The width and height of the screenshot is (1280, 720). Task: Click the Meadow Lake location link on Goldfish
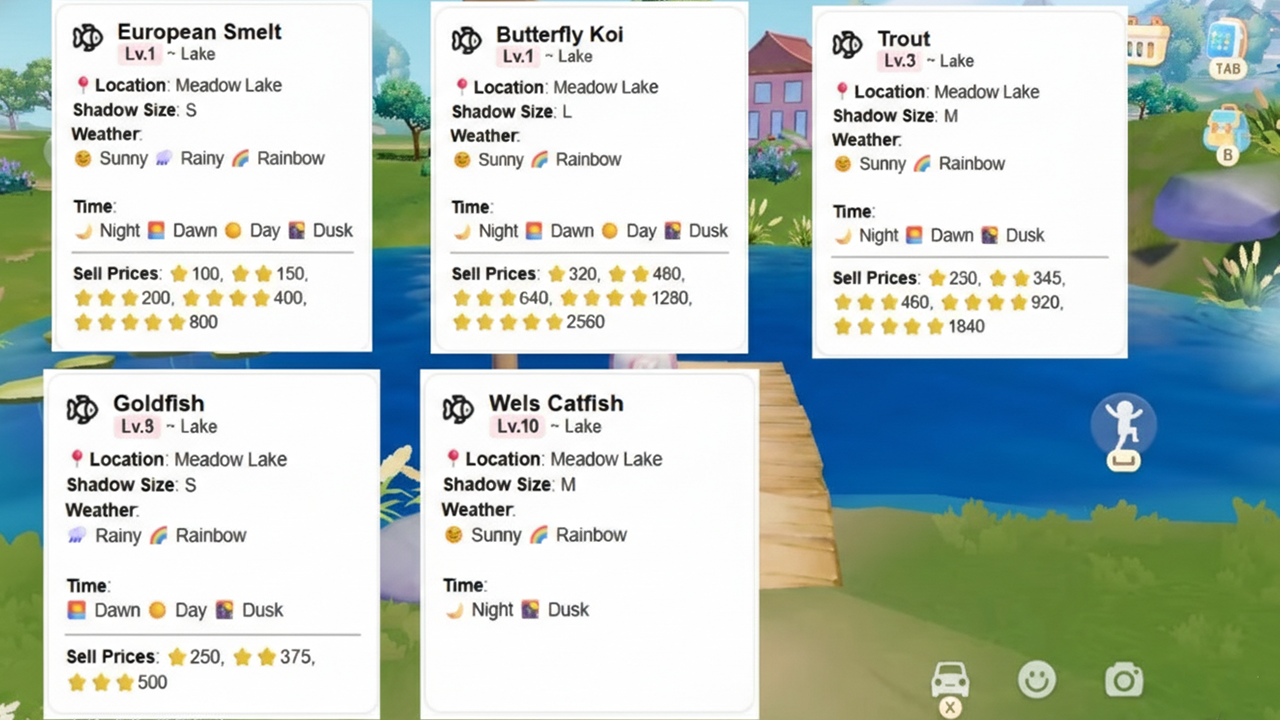pyautogui.click(x=230, y=459)
